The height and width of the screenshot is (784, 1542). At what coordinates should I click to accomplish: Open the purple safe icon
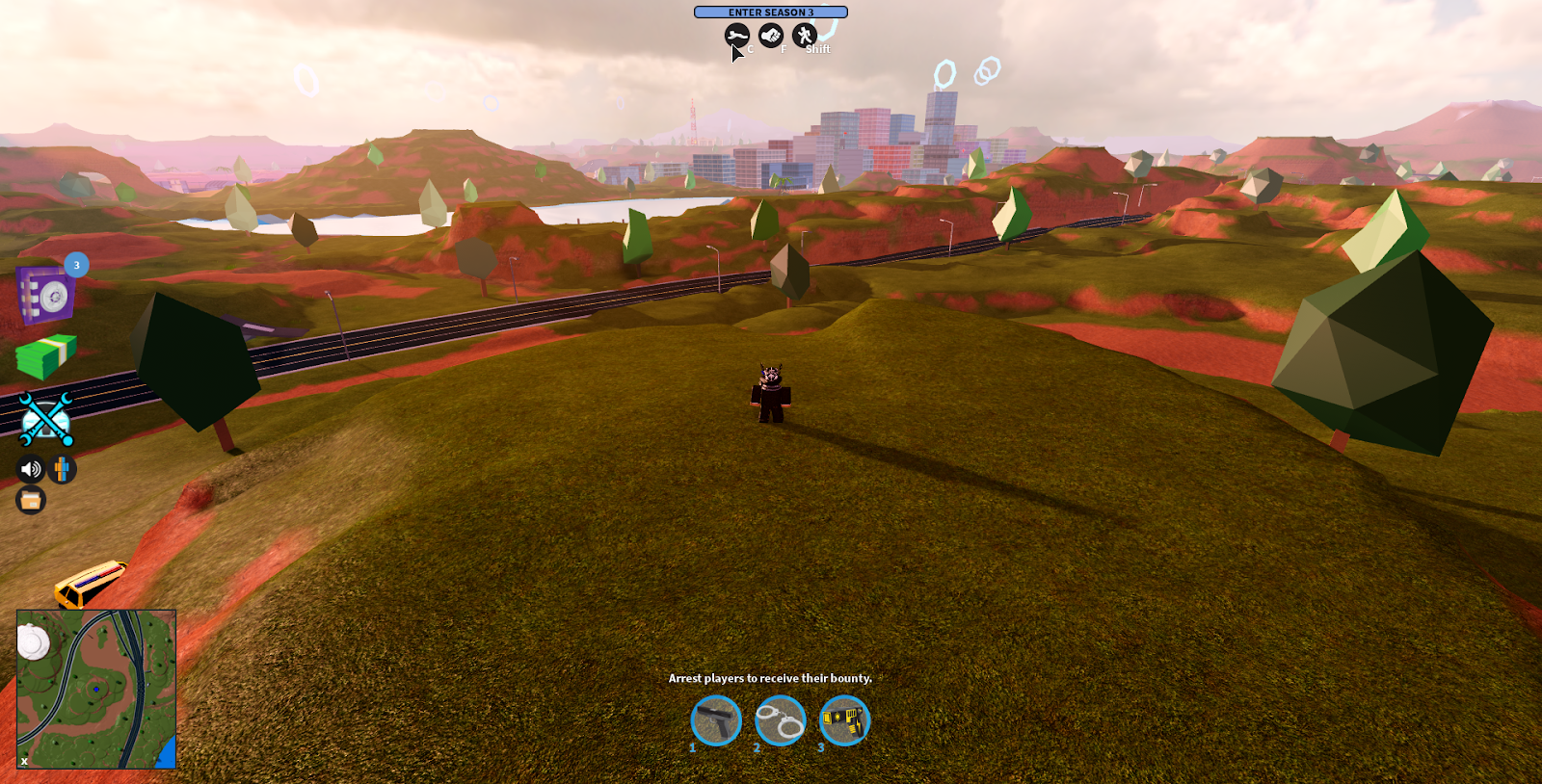(x=44, y=296)
